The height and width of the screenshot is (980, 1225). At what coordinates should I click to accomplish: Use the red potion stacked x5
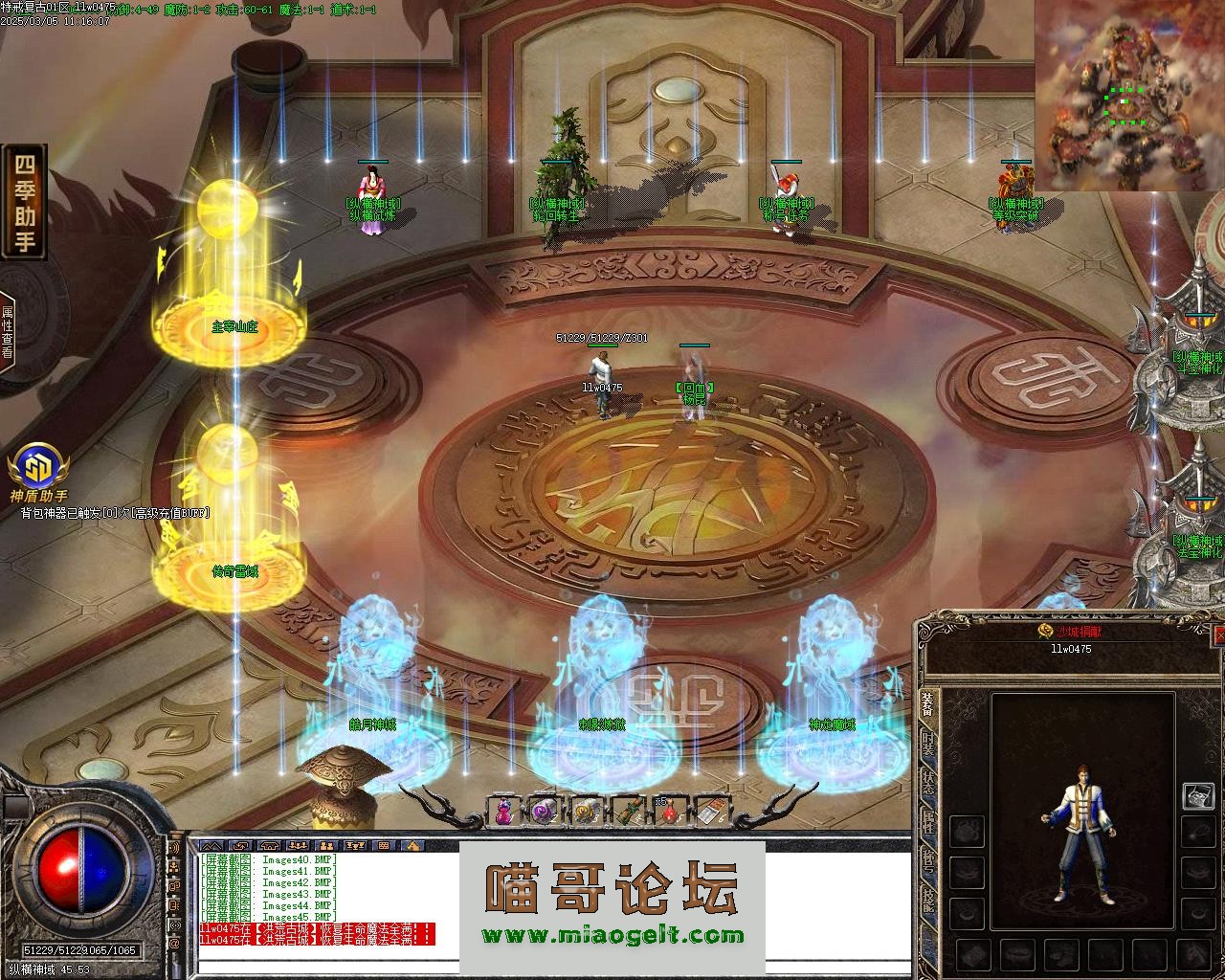669,812
